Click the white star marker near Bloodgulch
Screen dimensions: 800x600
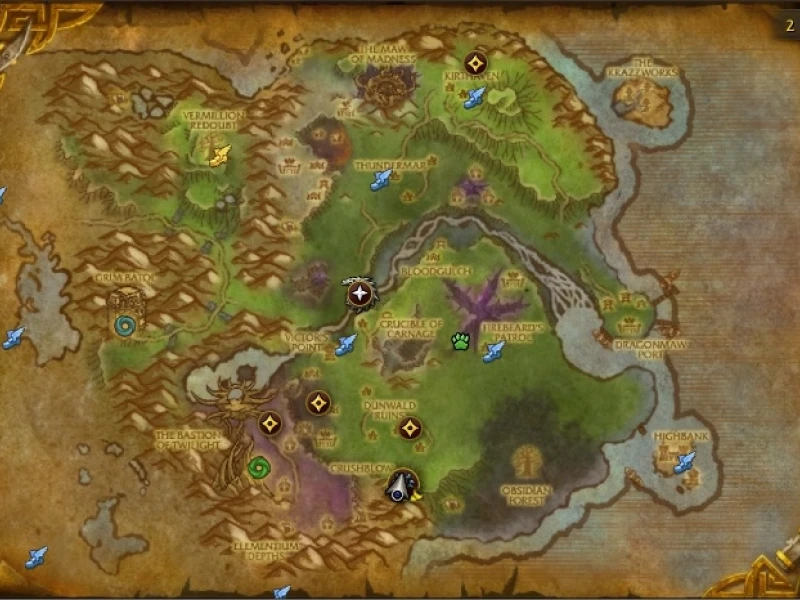[x=359, y=294]
